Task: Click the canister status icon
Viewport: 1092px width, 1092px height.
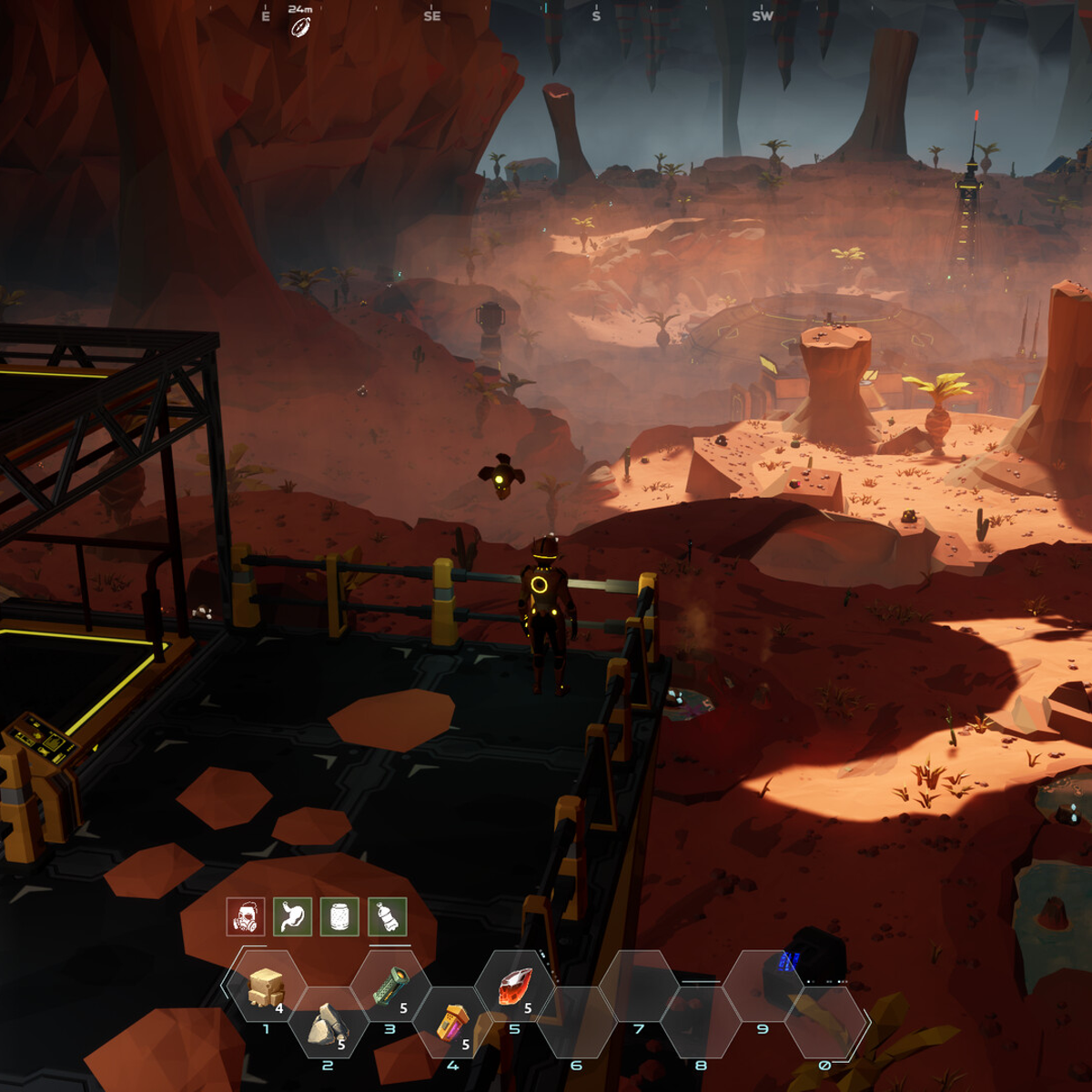Action: click(x=339, y=917)
